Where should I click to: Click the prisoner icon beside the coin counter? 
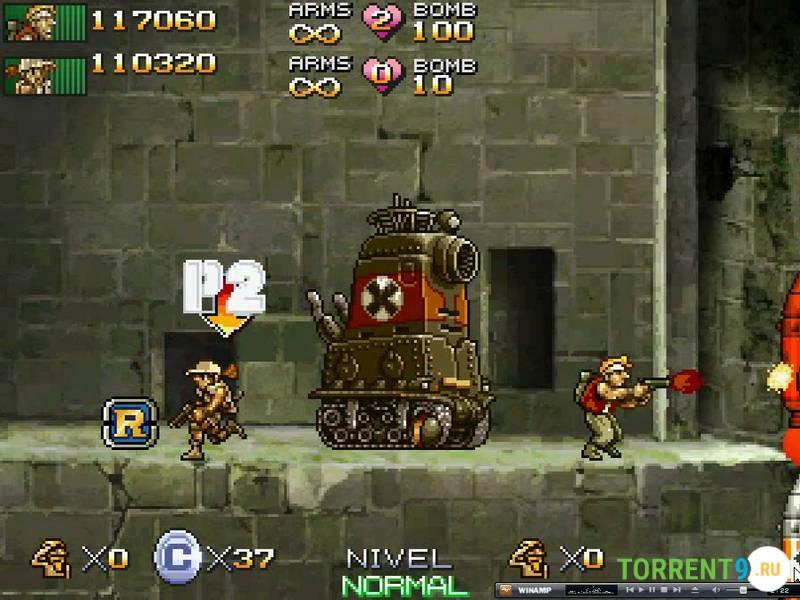51,556
